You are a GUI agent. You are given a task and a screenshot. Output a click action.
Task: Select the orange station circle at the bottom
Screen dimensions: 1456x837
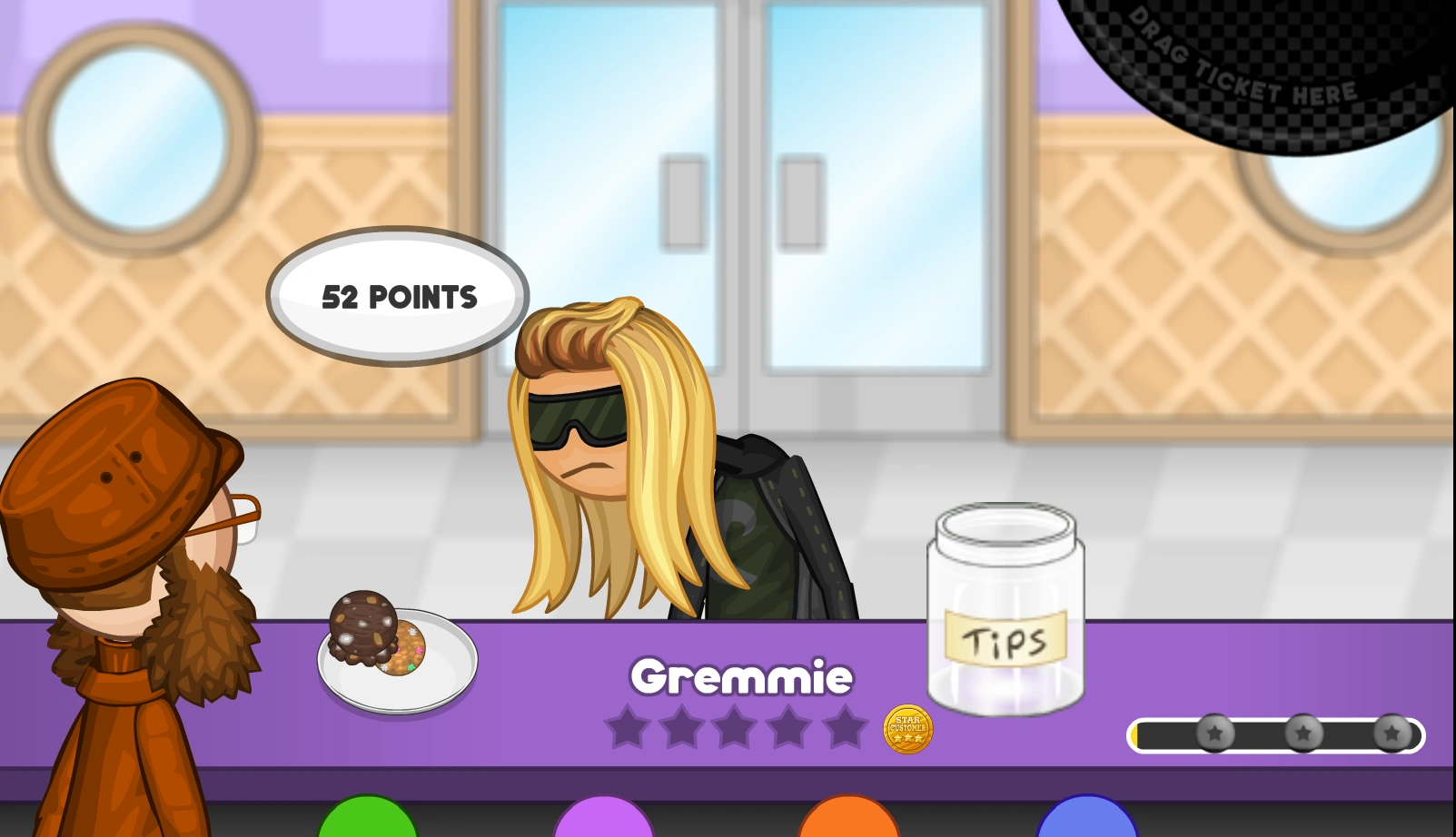coord(845,826)
